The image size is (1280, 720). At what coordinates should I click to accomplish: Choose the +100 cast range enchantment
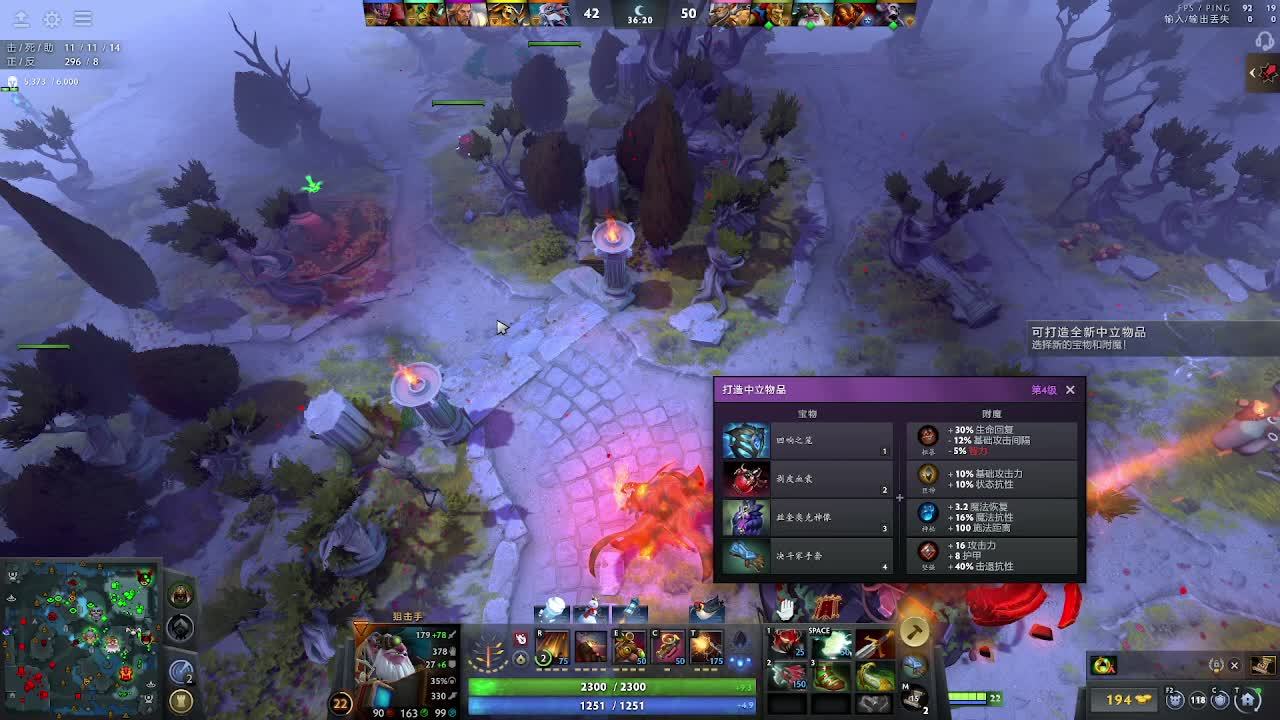tap(992, 517)
